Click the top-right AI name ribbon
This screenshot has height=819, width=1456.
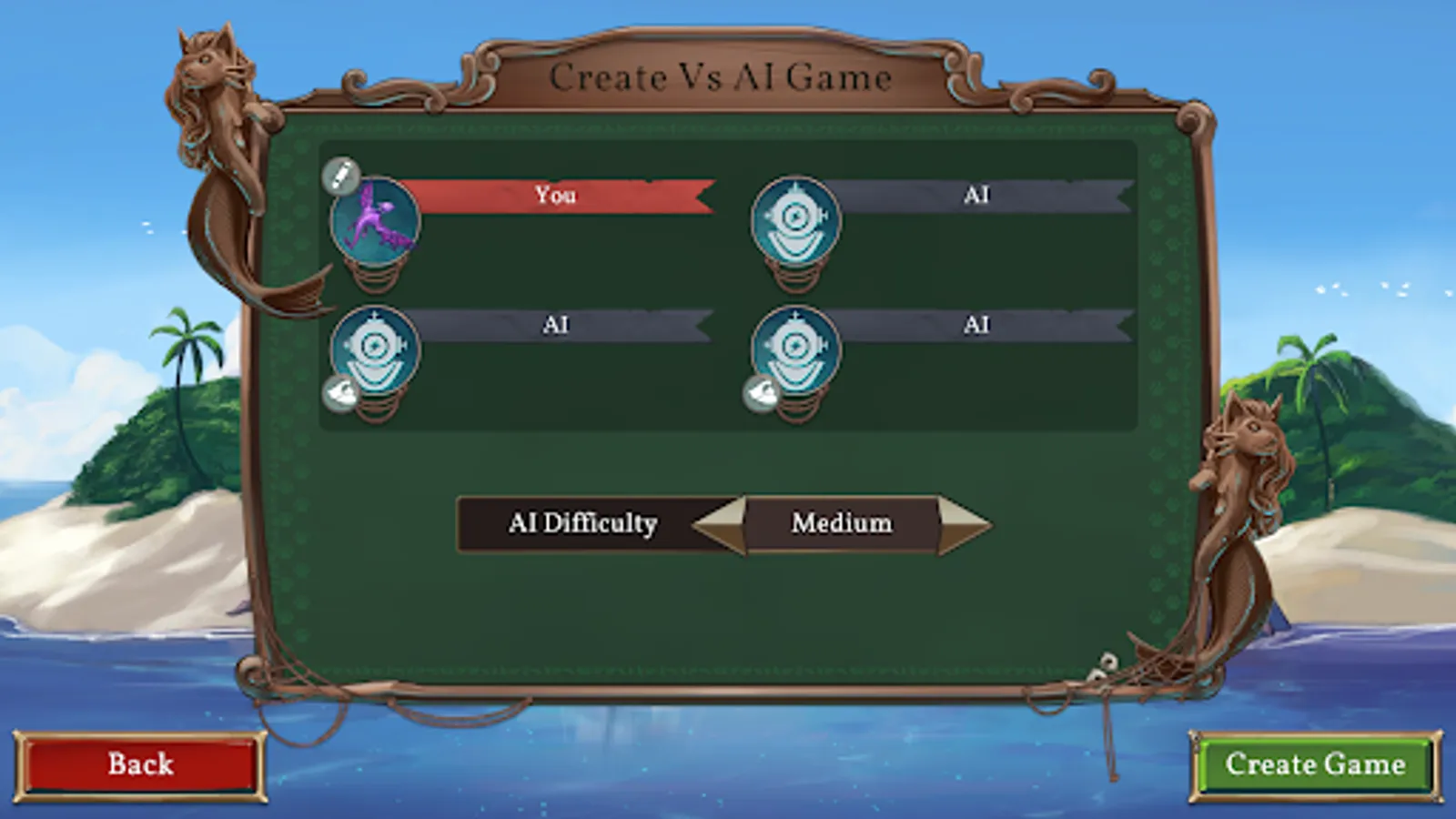pos(978,196)
